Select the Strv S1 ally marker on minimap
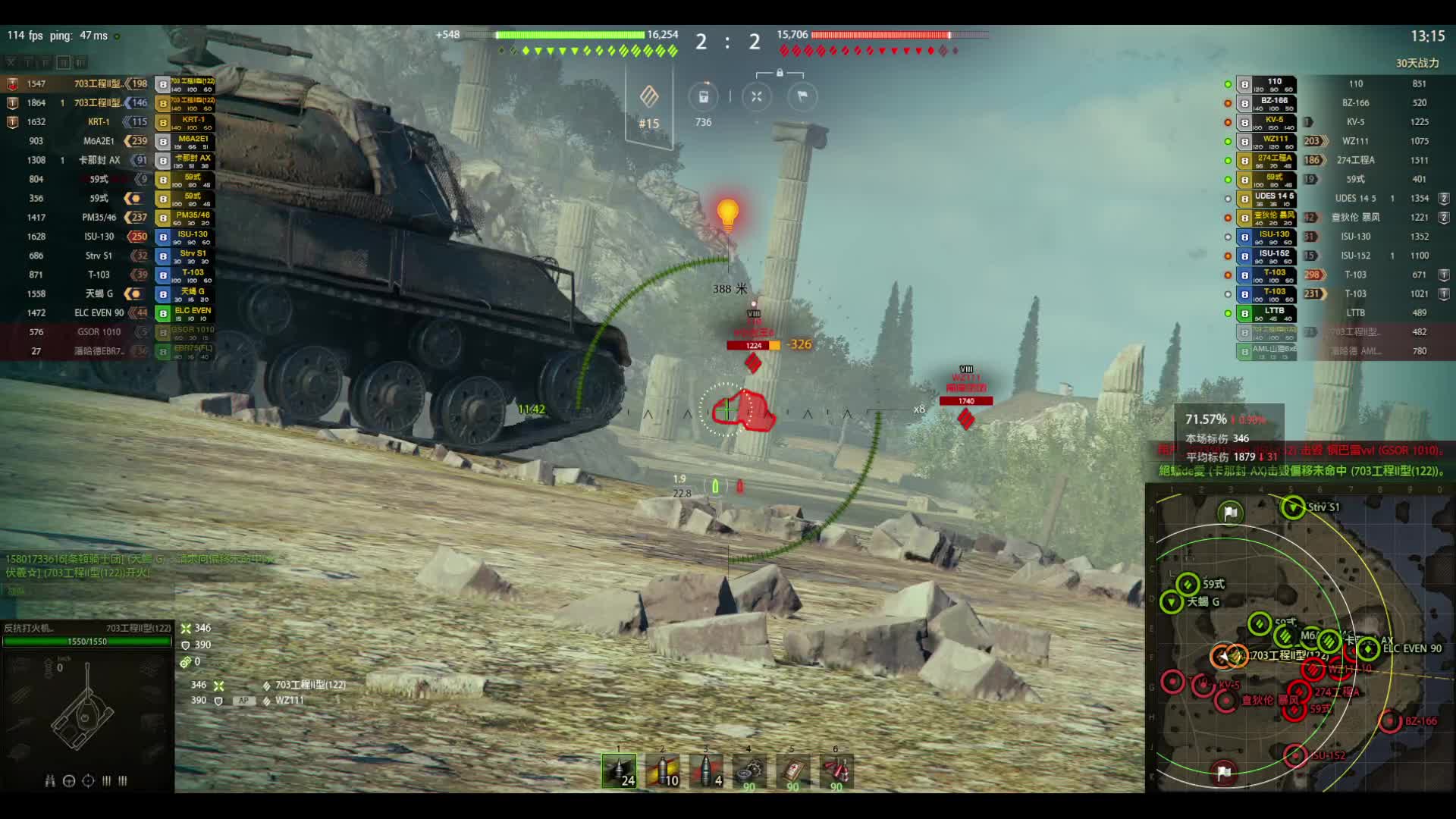Screen dimensions: 1456x819 (x=1293, y=507)
